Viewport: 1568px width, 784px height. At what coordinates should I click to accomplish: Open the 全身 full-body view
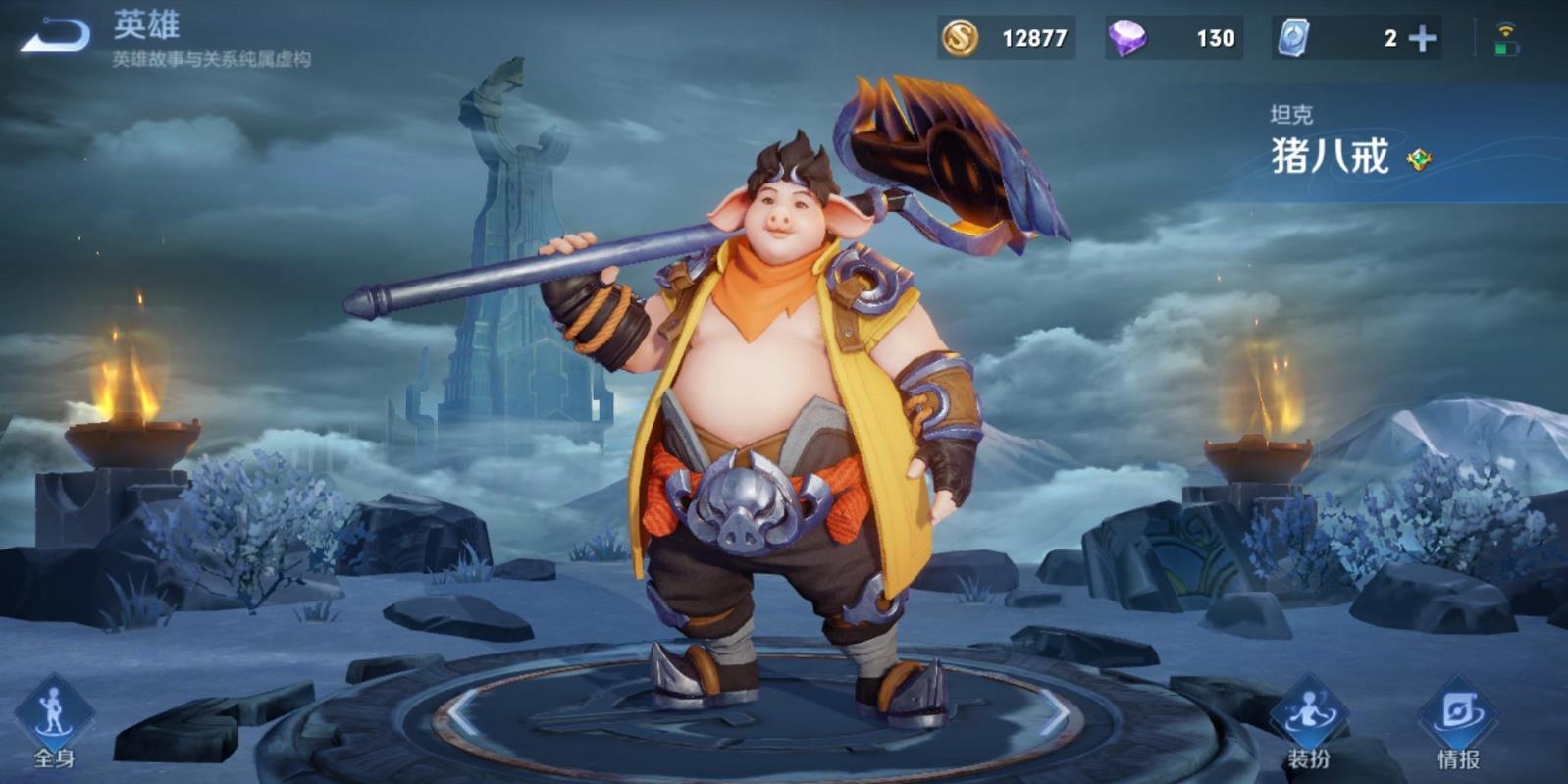coord(54,721)
